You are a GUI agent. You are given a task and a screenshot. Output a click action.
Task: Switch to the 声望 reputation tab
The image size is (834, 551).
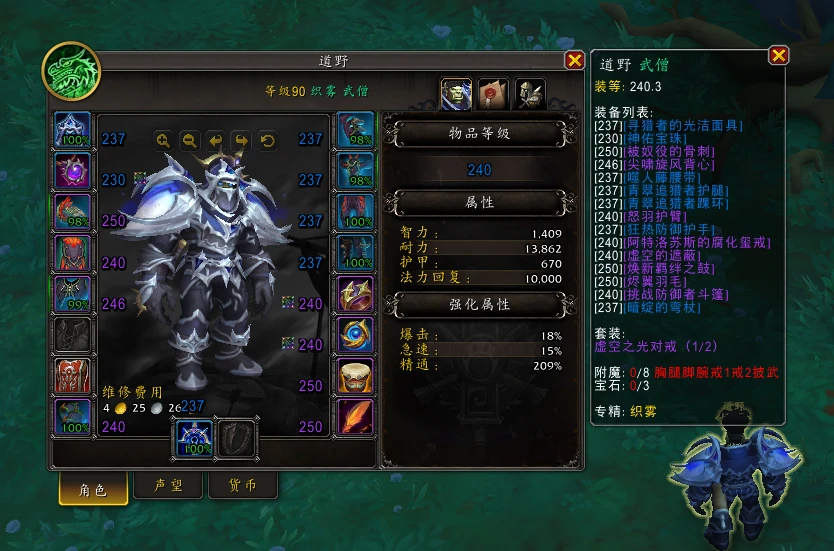(x=167, y=486)
